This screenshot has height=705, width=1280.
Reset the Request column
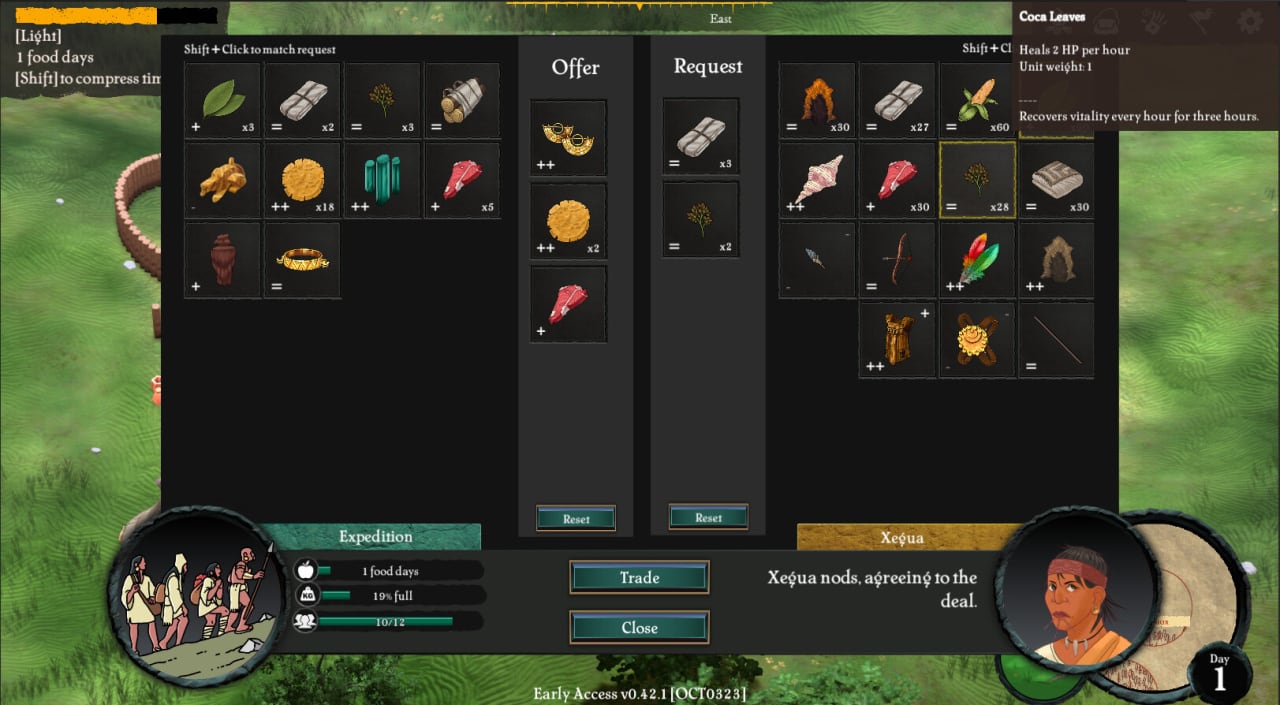708,517
